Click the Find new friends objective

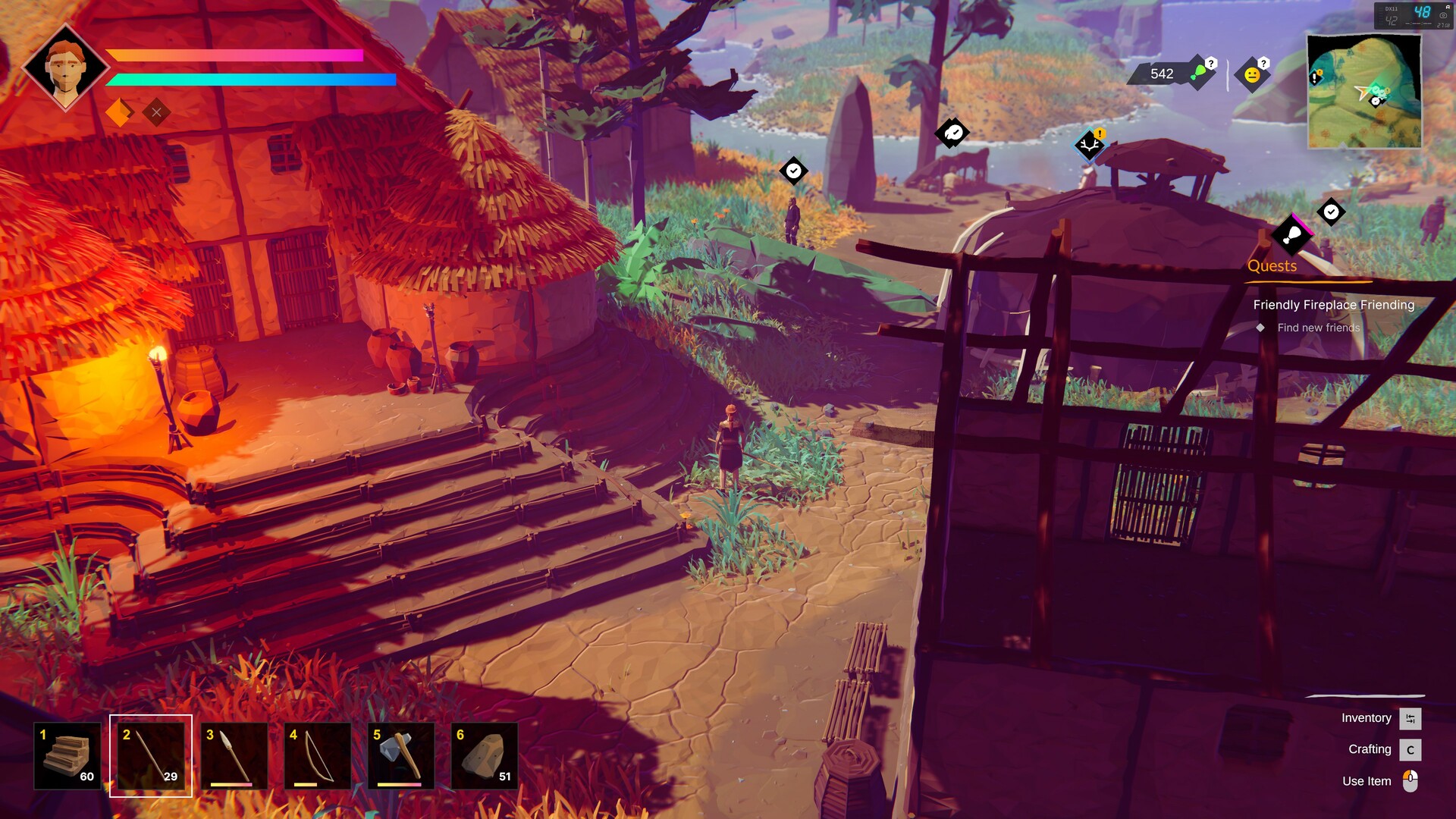(x=1318, y=328)
